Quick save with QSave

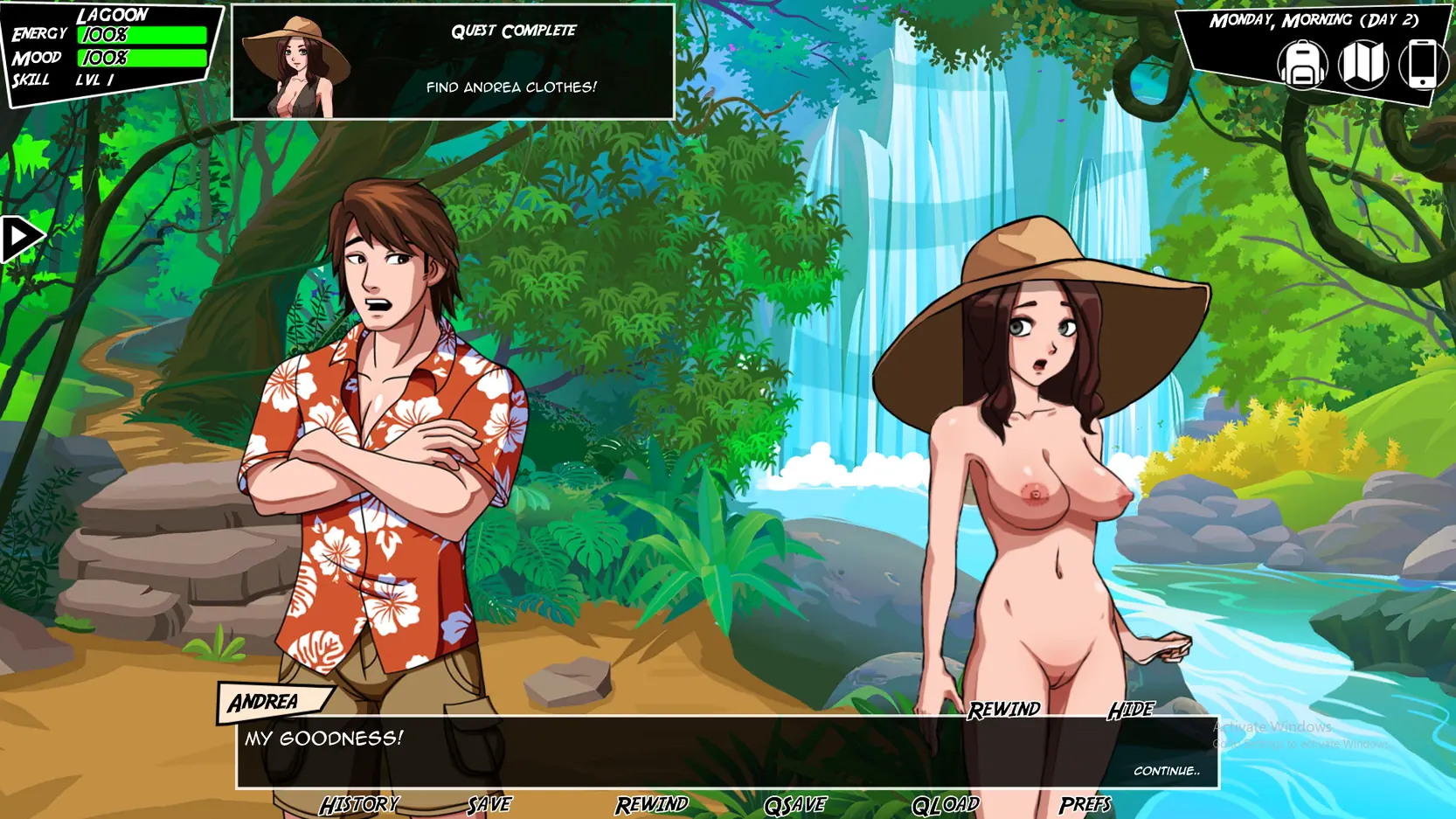click(795, 804)
